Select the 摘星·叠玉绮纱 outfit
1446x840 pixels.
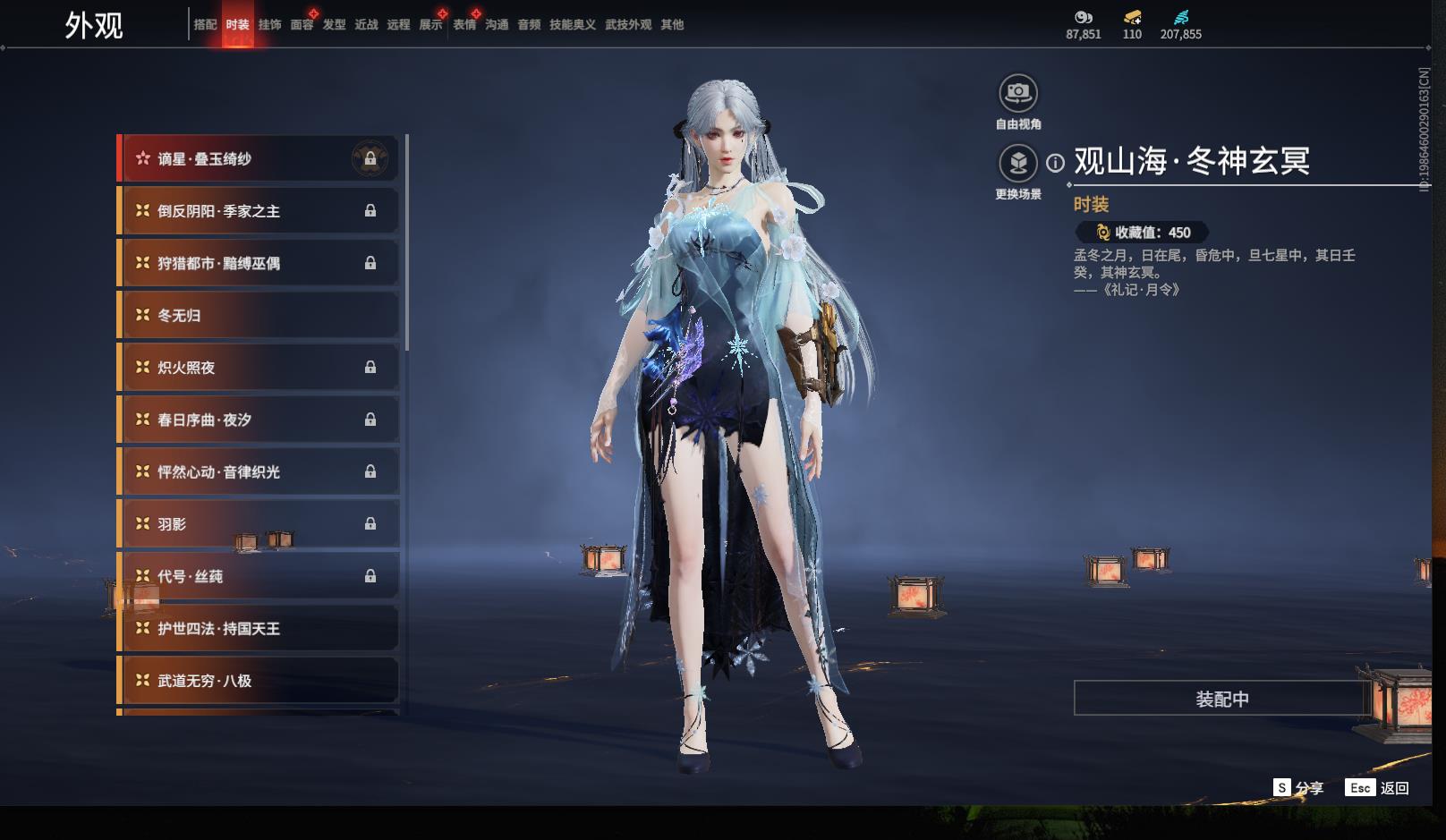click(258, 159)
